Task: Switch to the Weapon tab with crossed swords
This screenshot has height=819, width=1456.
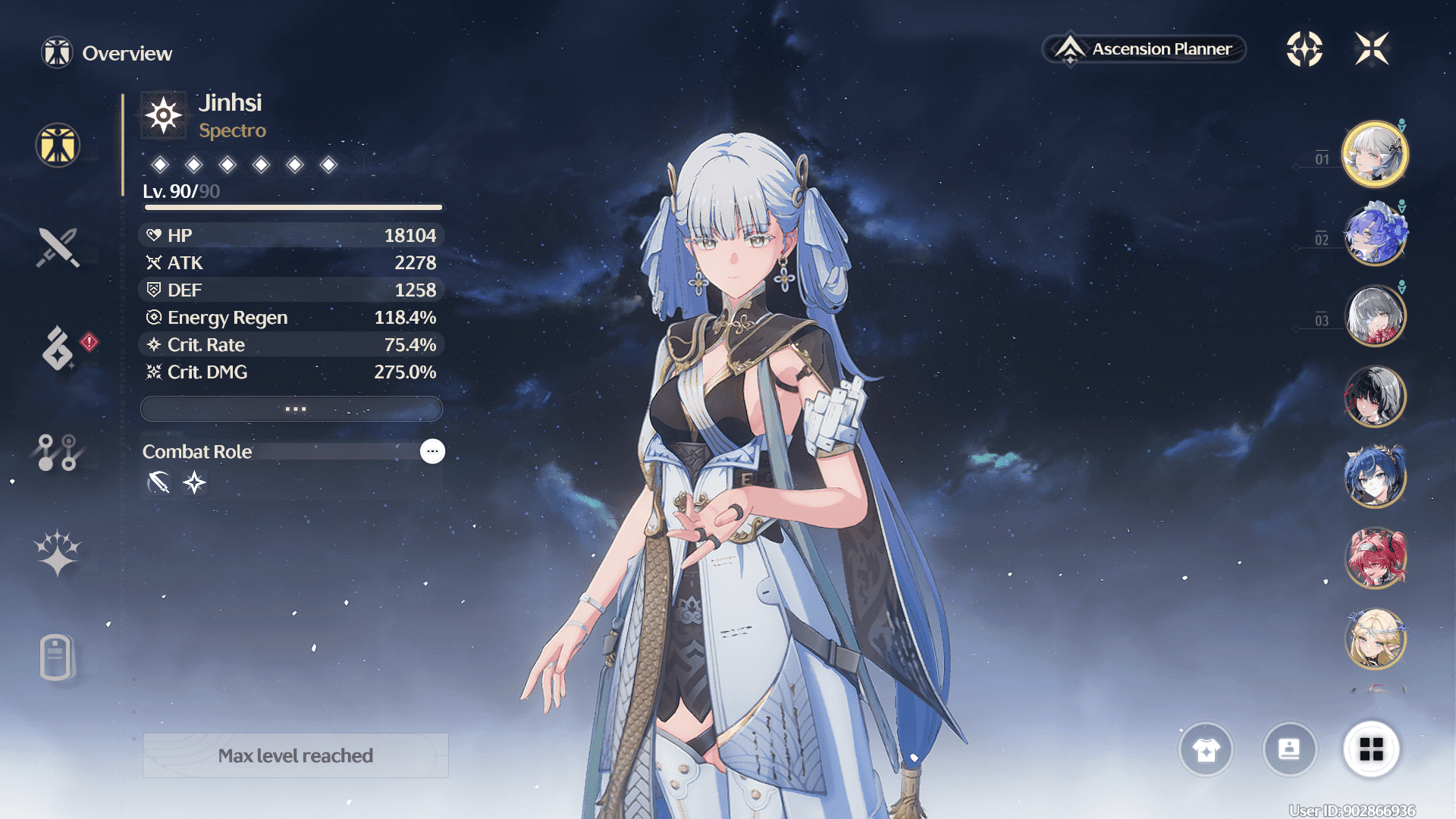Action: click(x=58, y=247)
